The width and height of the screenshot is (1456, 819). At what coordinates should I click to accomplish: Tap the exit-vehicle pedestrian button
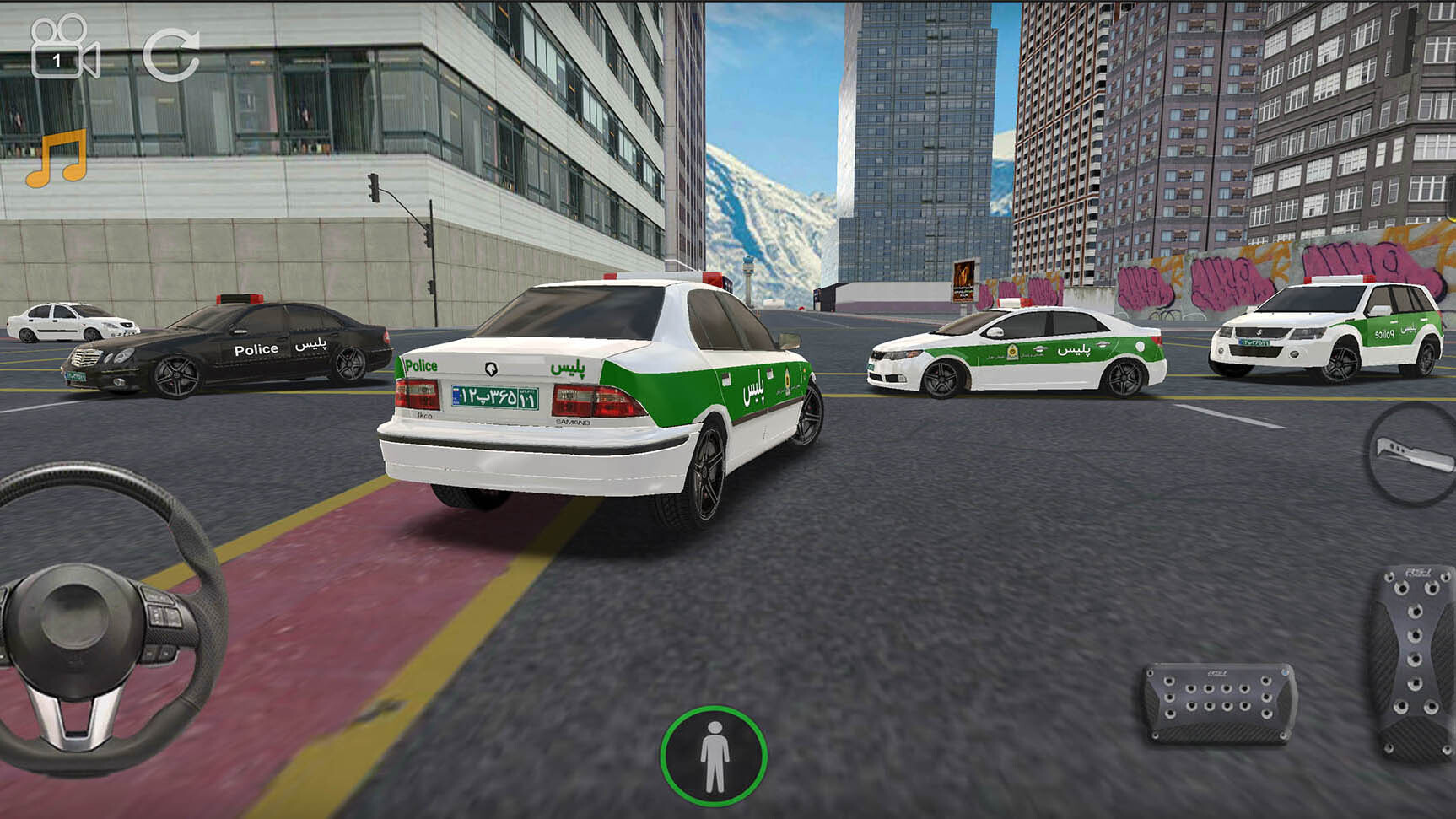714,756
